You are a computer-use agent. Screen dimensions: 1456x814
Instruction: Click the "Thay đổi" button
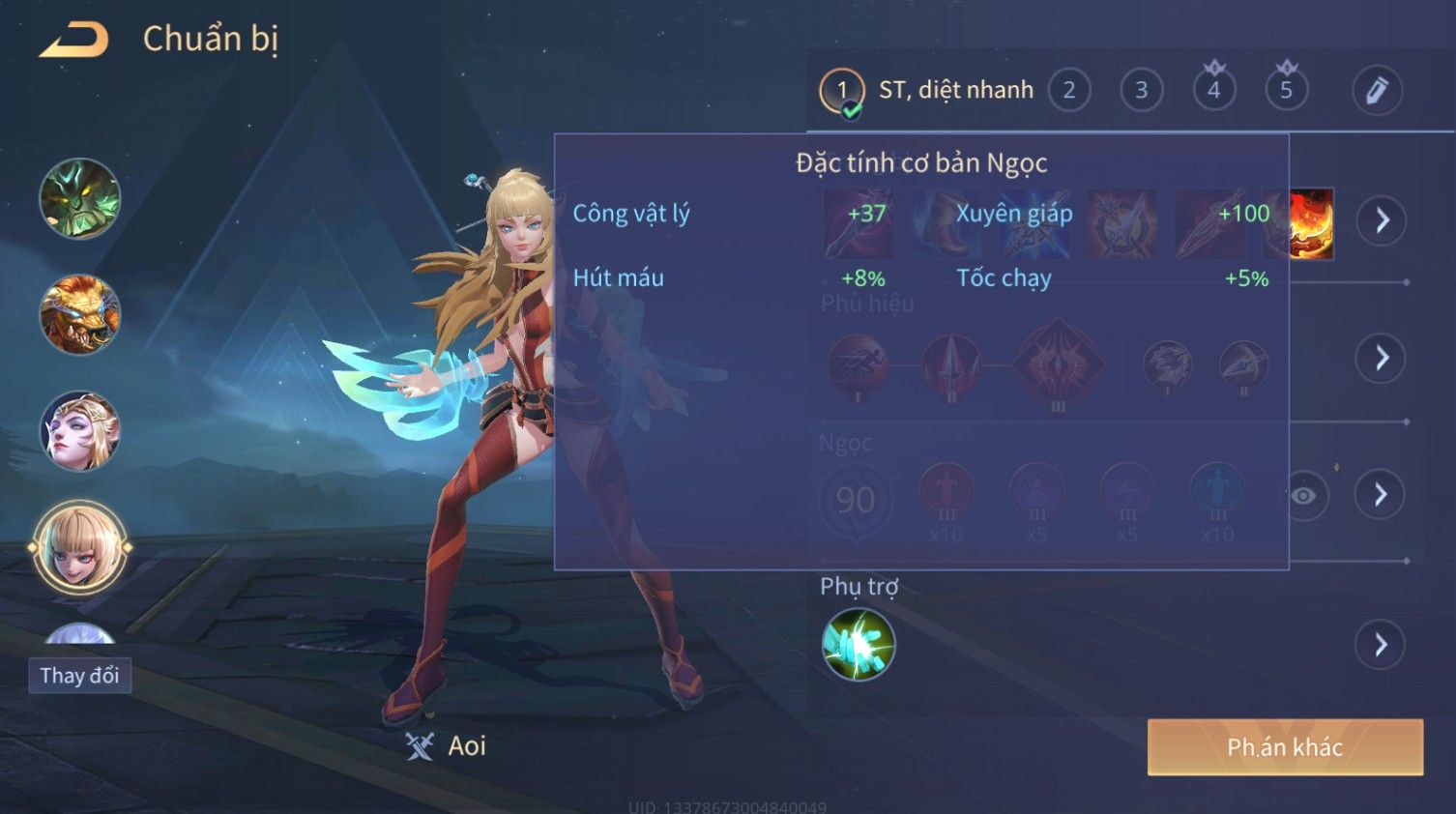pyautogui.click(x=79, y=676)
